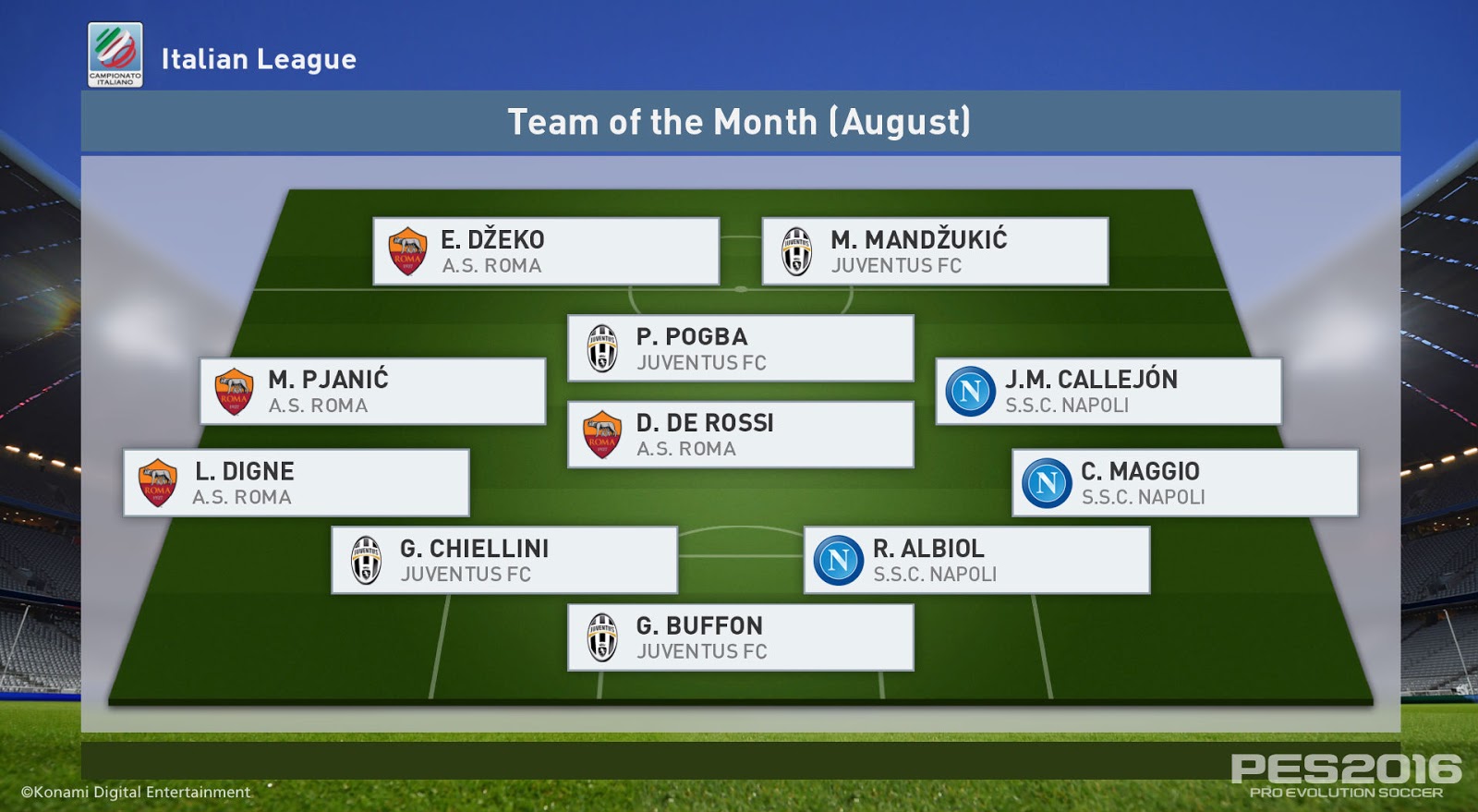Pick the P. Pogba player card
The image size is (1478, 812).
tap(740, 348)
